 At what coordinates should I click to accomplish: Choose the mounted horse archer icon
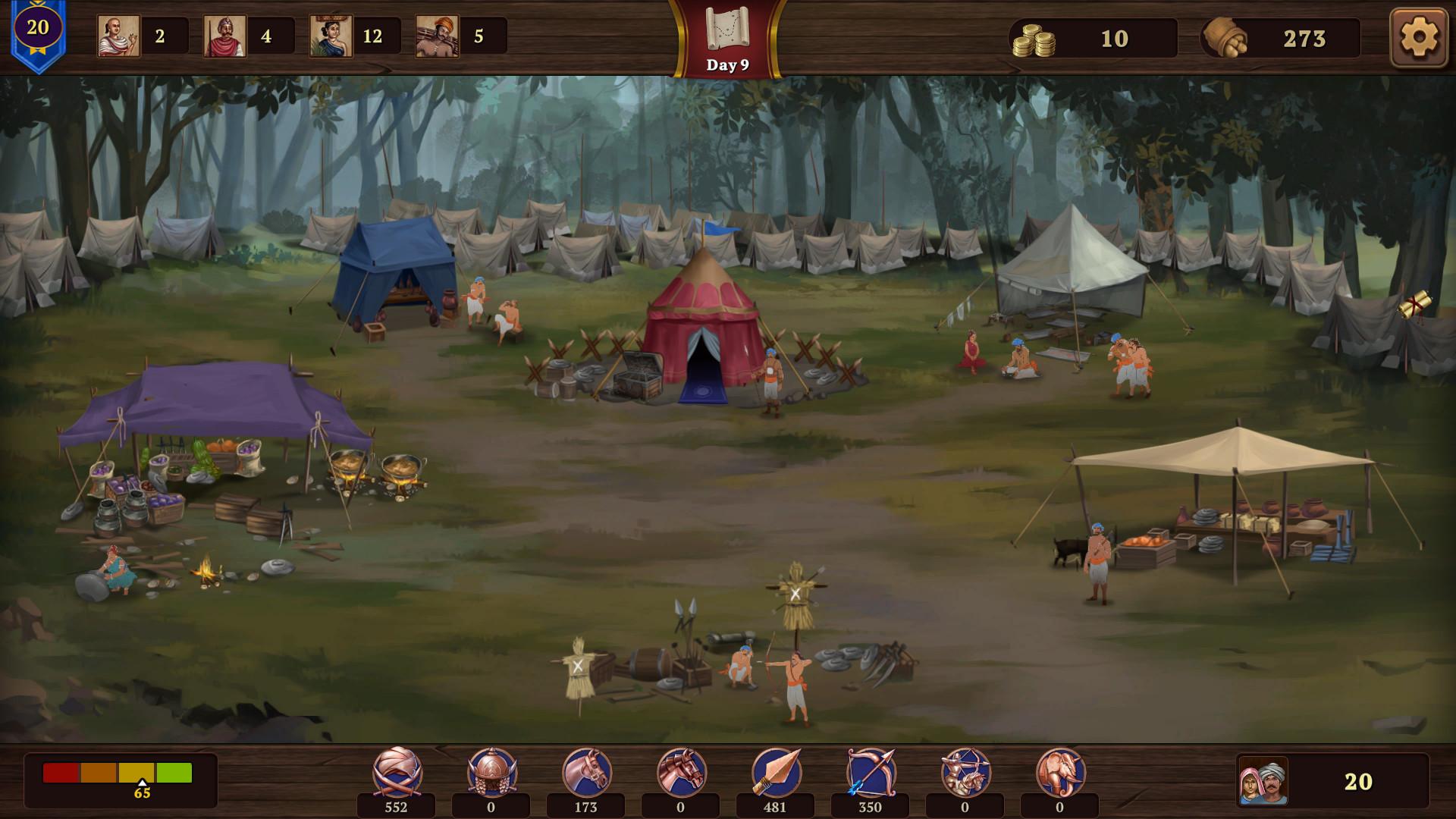(x=965, y=772)
